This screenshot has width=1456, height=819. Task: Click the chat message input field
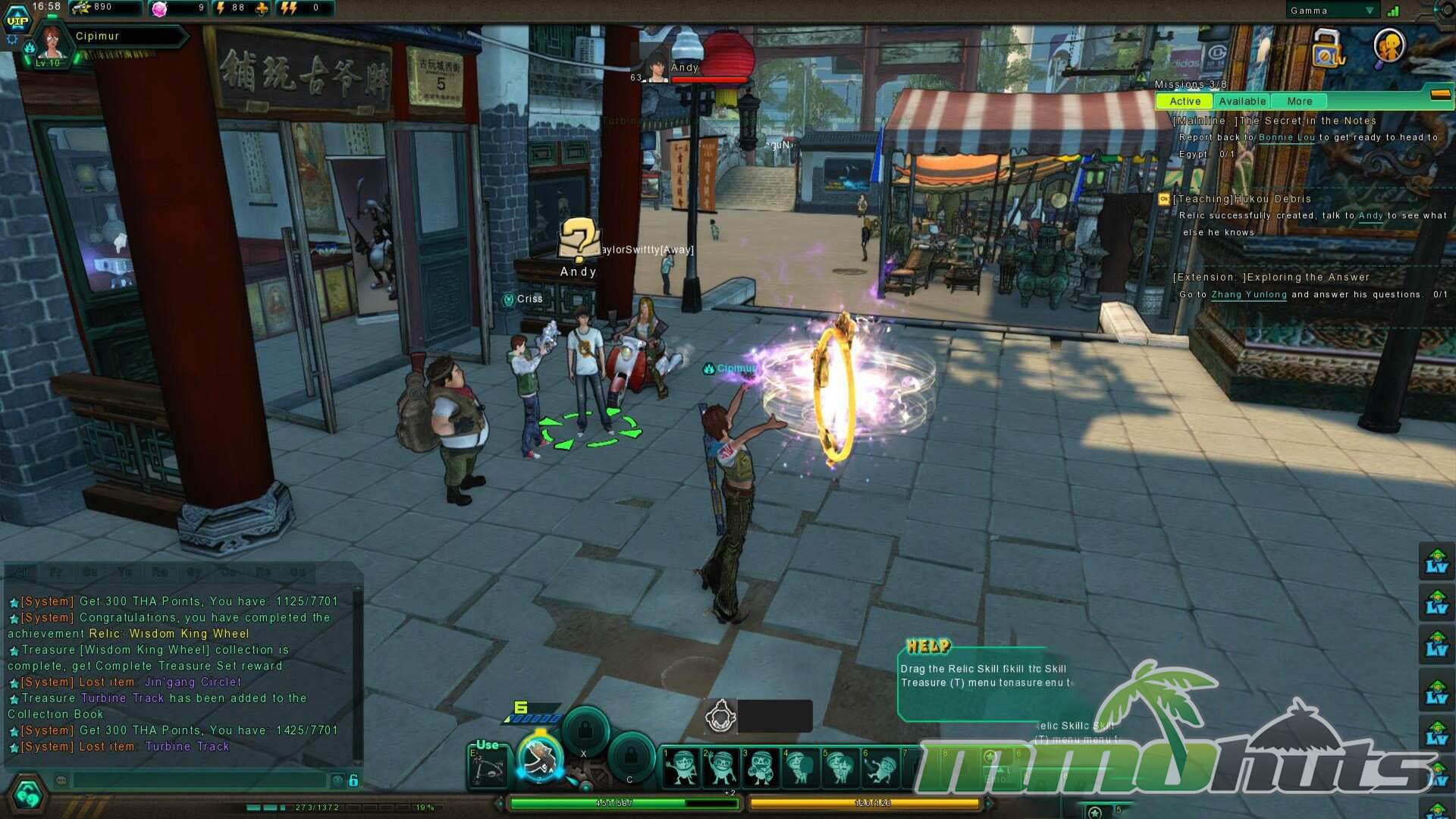(x=199, y=780)
